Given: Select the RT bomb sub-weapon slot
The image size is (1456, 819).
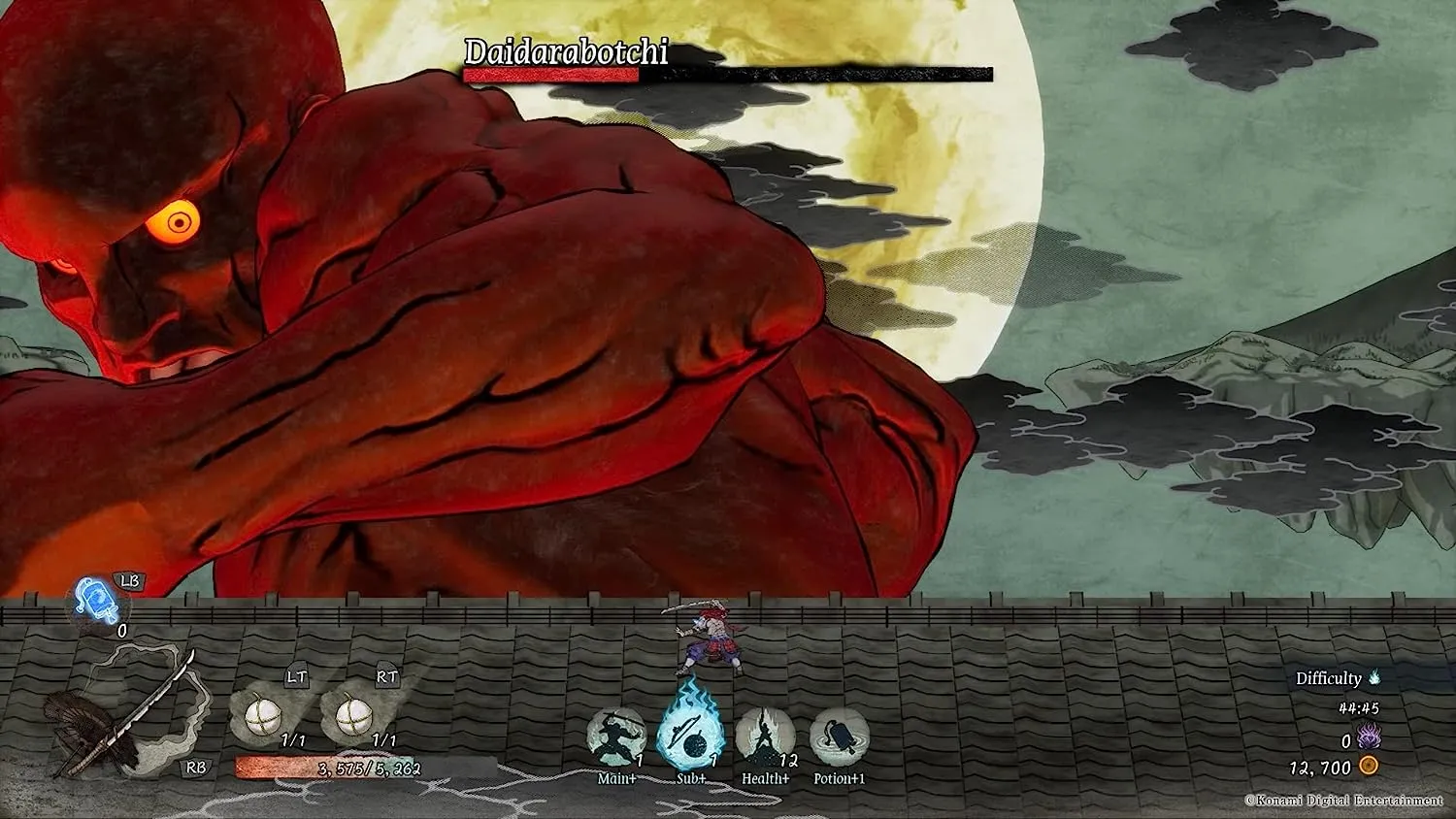Looking at the screenshot, I should pyautogui.click(x=353, y=717).
